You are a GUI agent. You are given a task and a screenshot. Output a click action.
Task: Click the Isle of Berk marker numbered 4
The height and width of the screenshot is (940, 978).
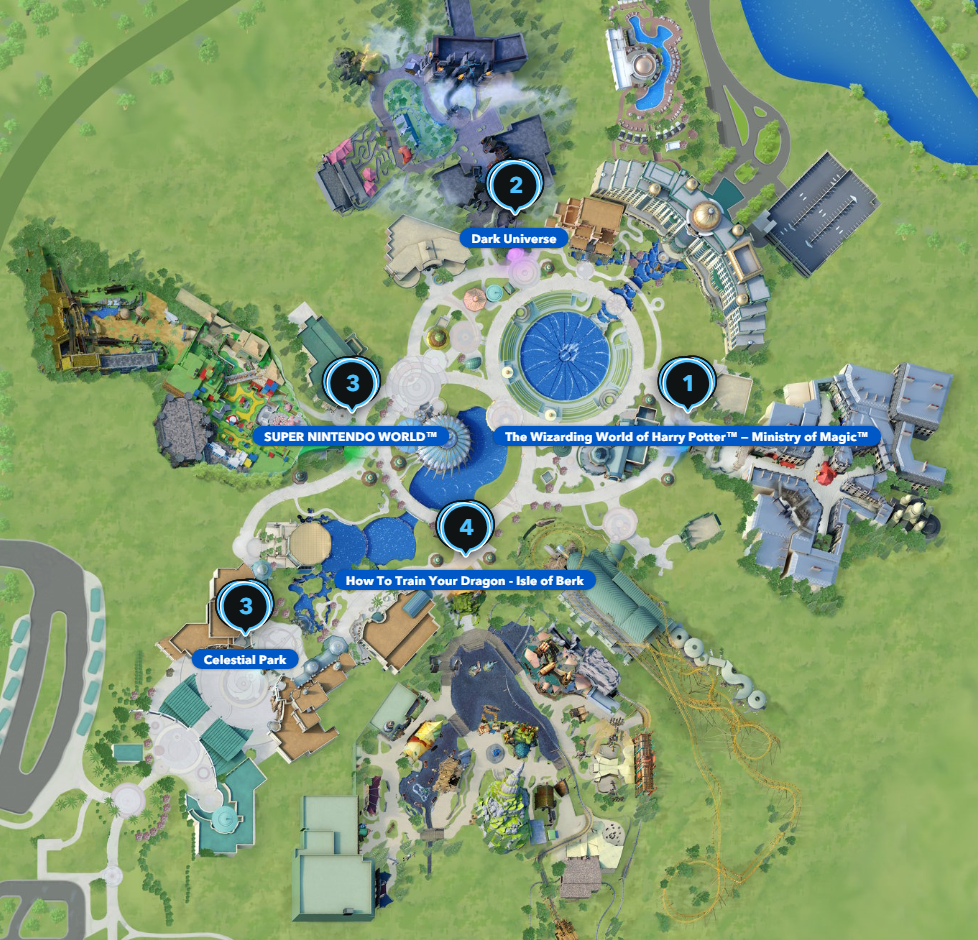coord(465,526)
